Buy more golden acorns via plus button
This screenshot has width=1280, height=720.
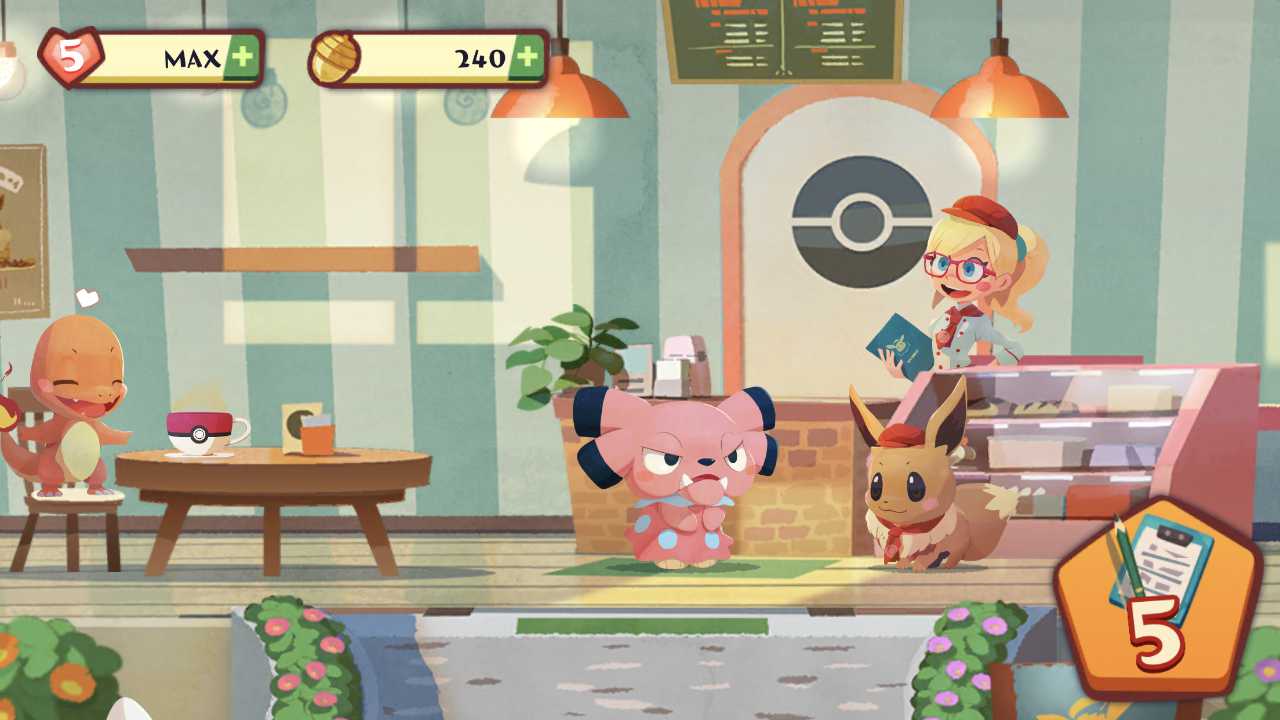(527, 58)
